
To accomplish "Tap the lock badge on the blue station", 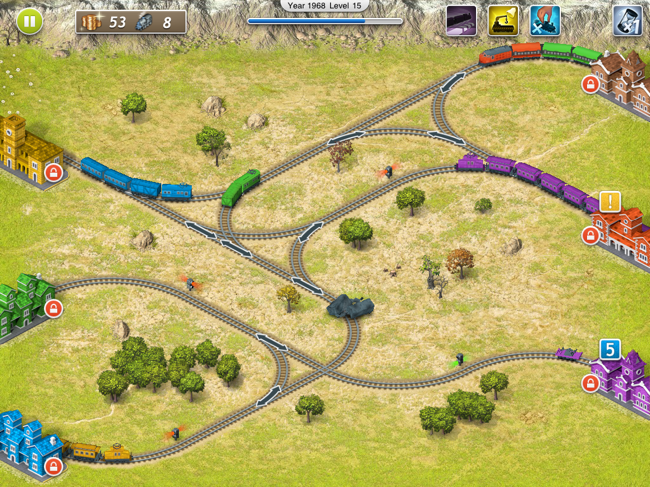I will pyautogui.click(x=54, y=465).
